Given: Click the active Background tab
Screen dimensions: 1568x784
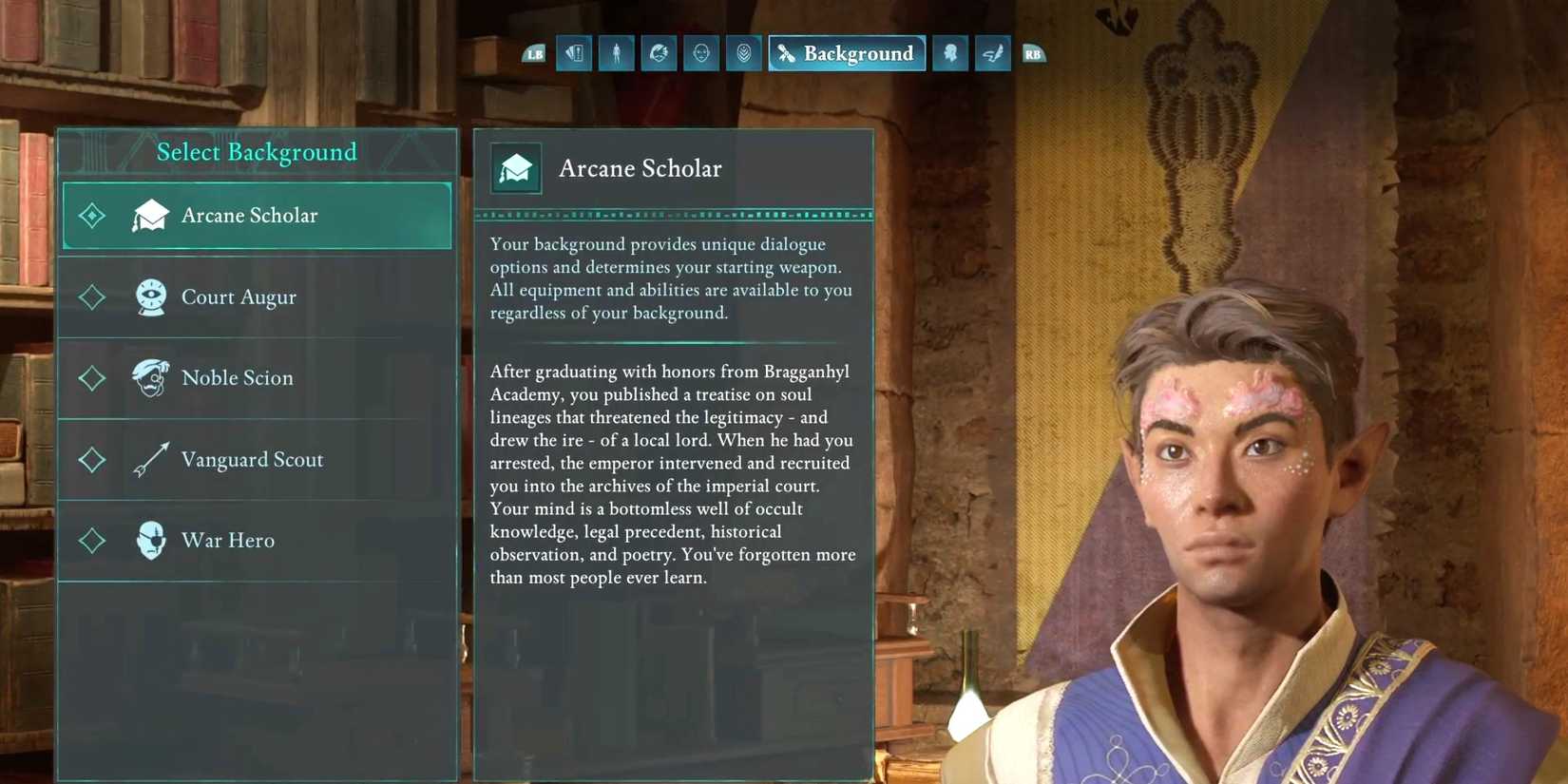Looking at the screenshot, I should (x=847, y=54).
